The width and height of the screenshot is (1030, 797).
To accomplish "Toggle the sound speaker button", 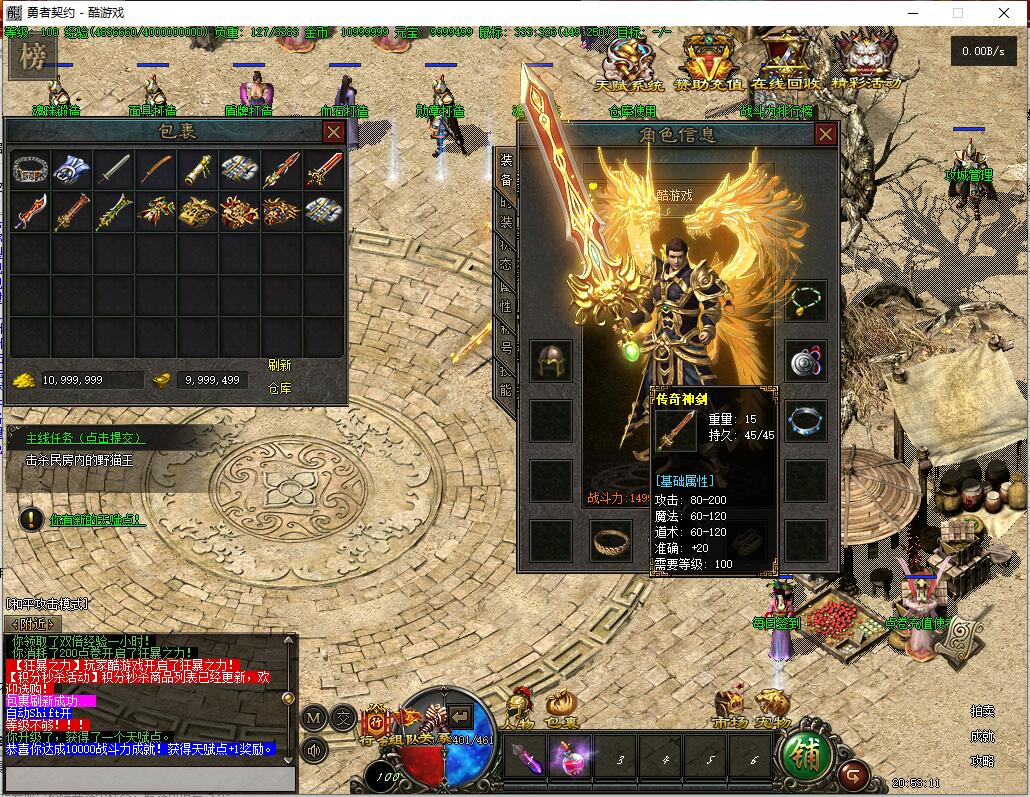I will pyautogui.click(x=314, y=748).
